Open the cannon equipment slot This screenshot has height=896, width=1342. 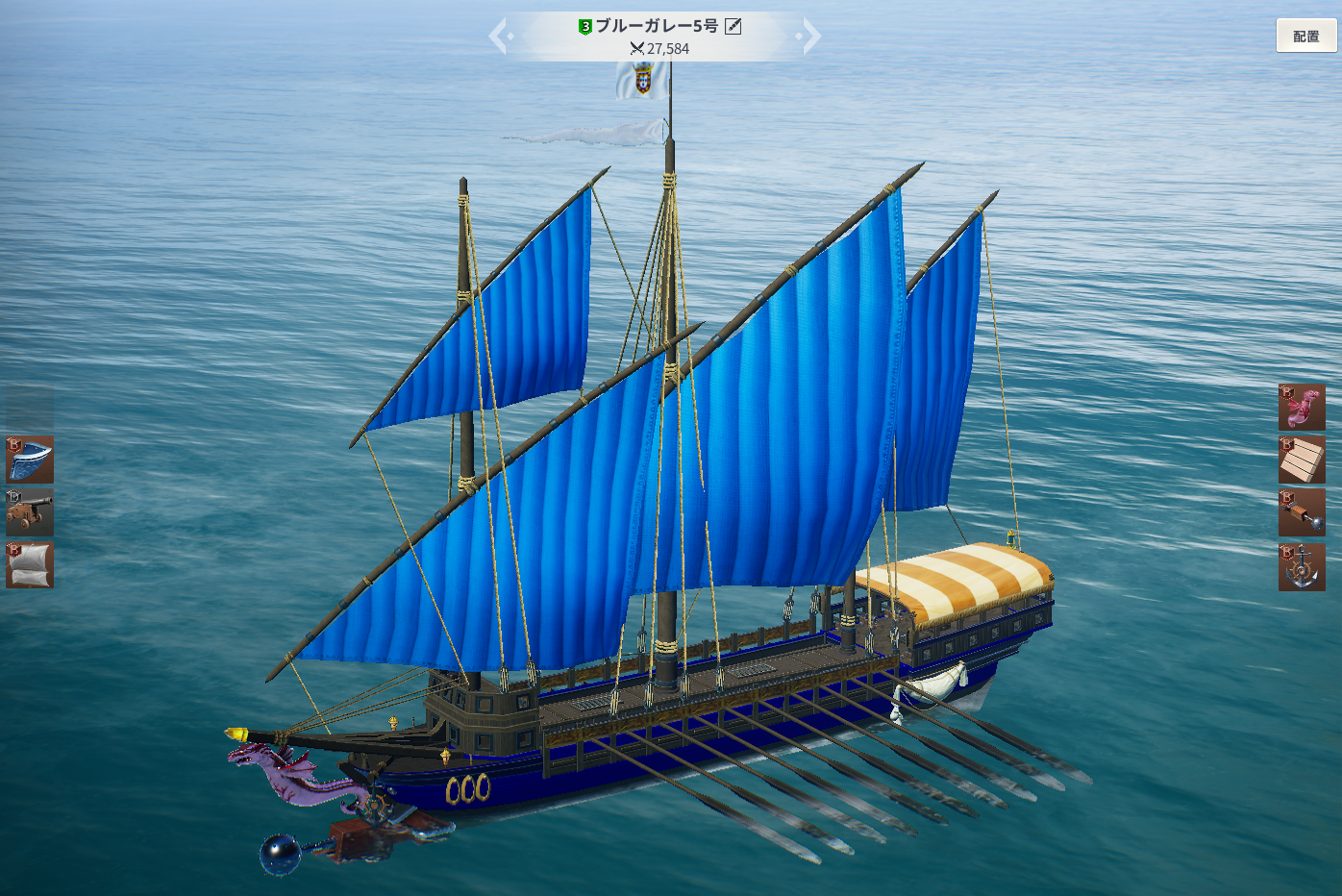(x=30, y=512)
